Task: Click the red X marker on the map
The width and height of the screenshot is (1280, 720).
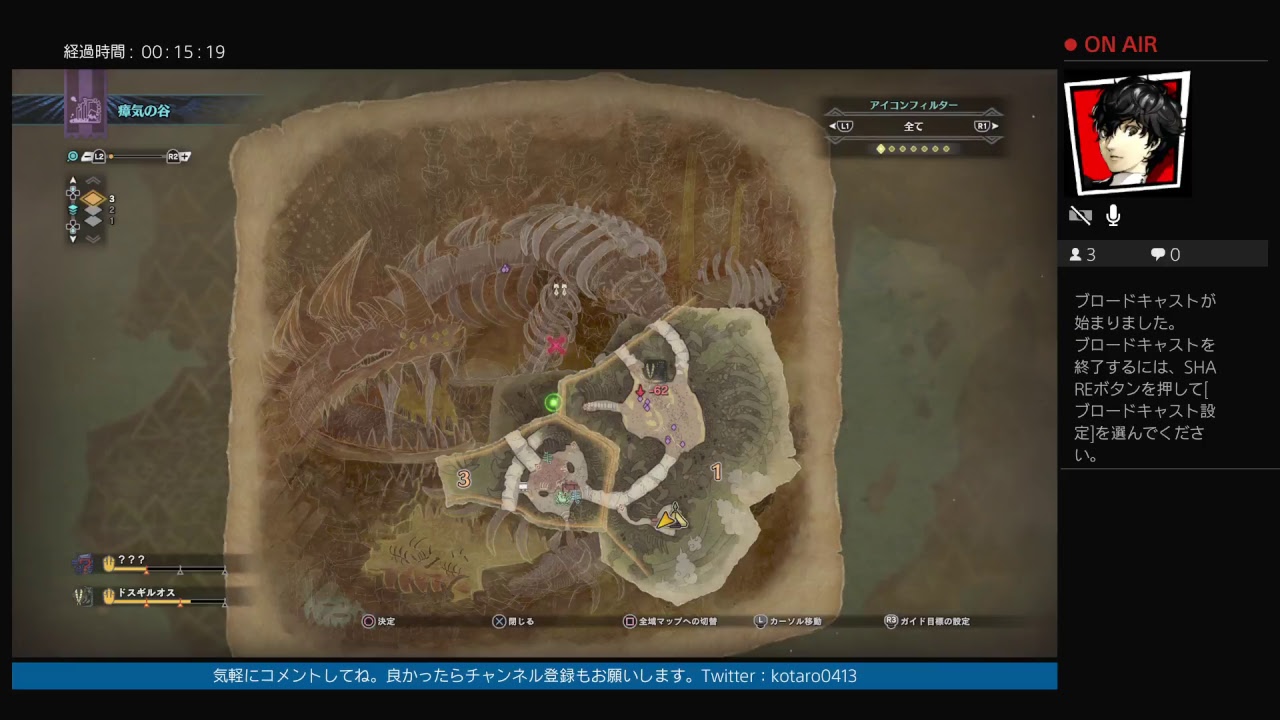Action: tap(557, 345)
